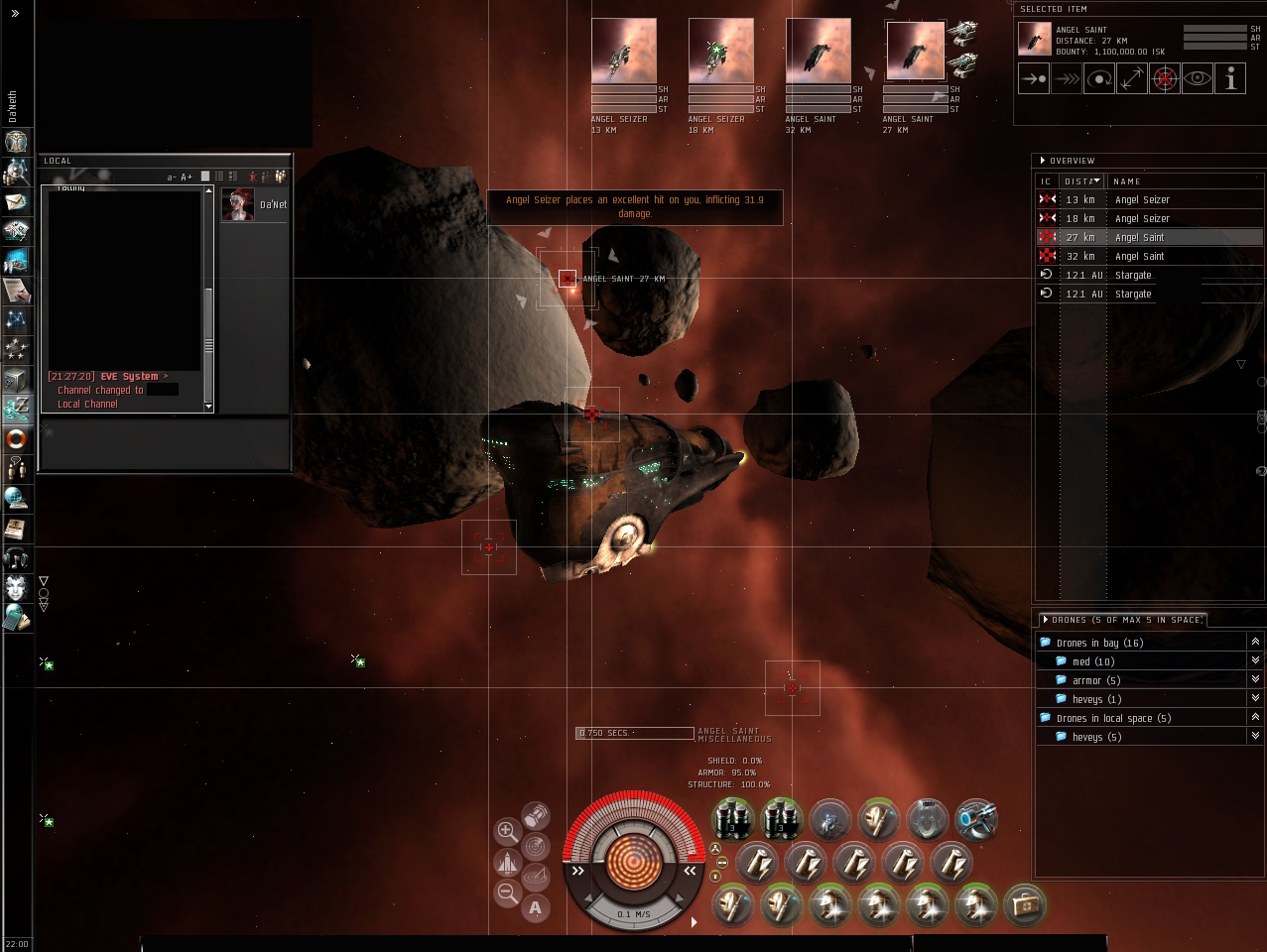
Task: Activate the repair kit module
Action: (1025, 905)
